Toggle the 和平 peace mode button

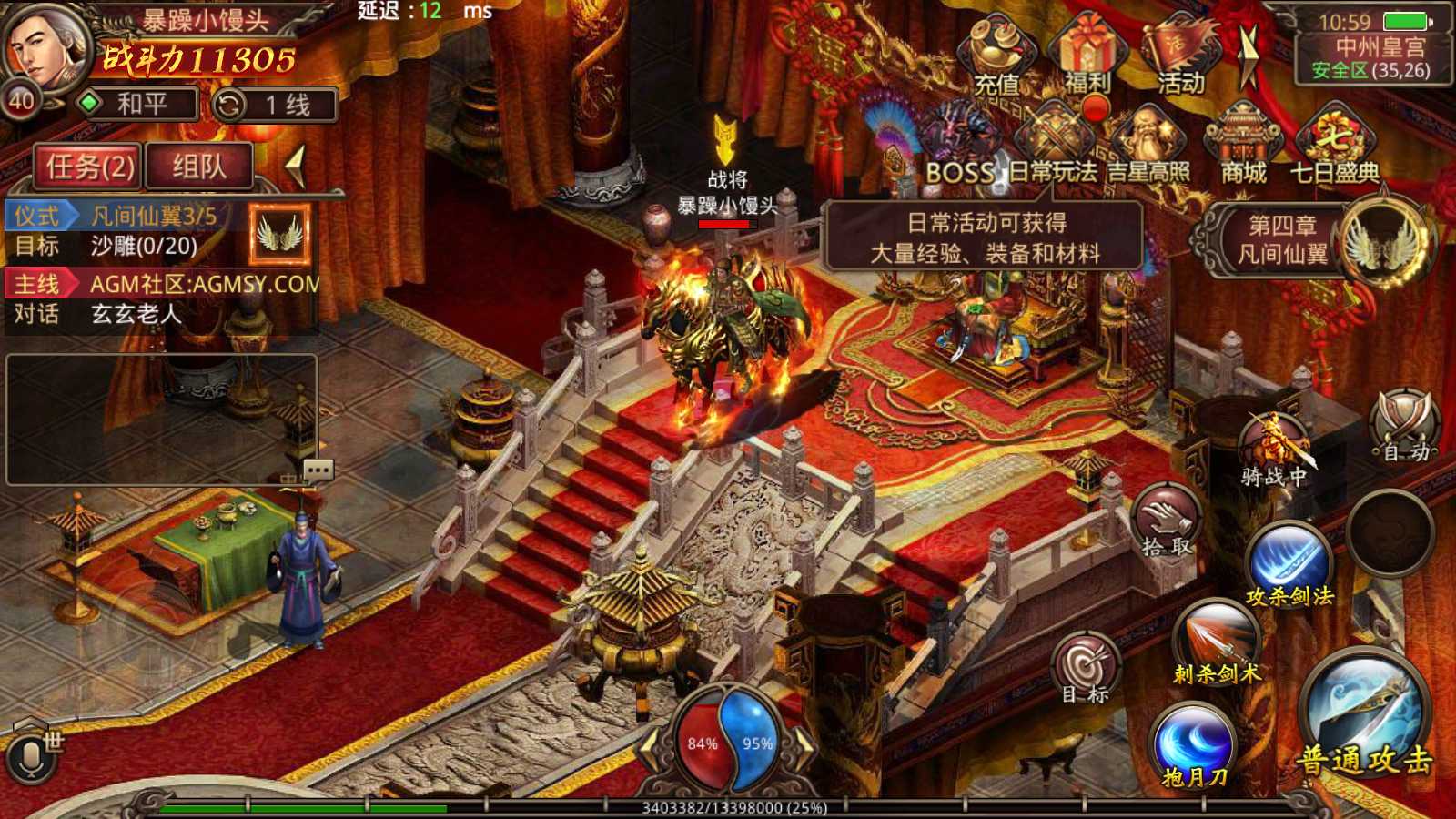(x=138, y=105)
